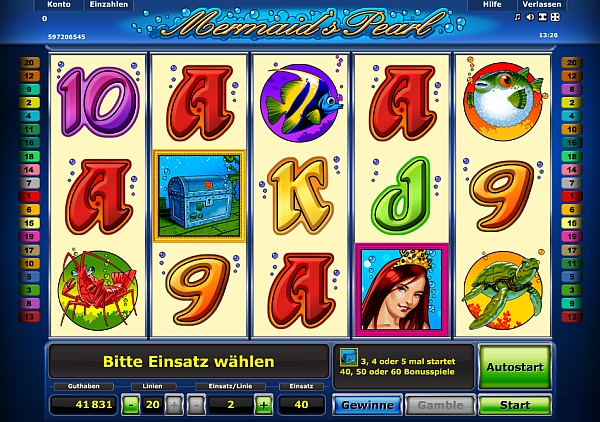Screen dimensions: 600x422
Task: Lower the Einsatz/Linie bet
Action: click(196, 405)
